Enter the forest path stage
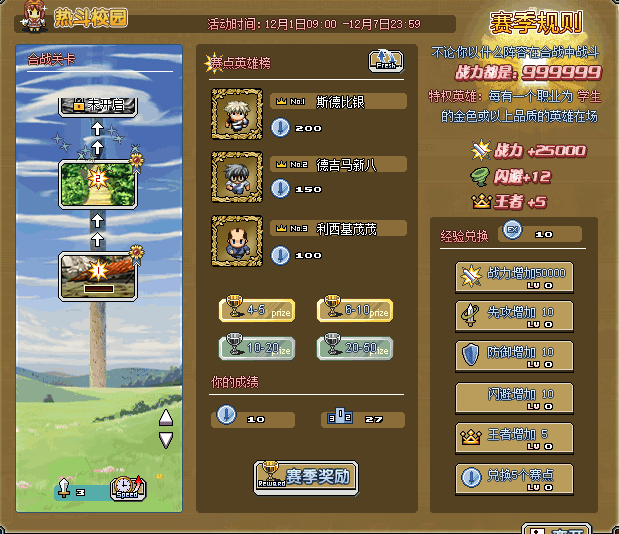The height and width of the screenshot is (534, 619). point(96,181)
